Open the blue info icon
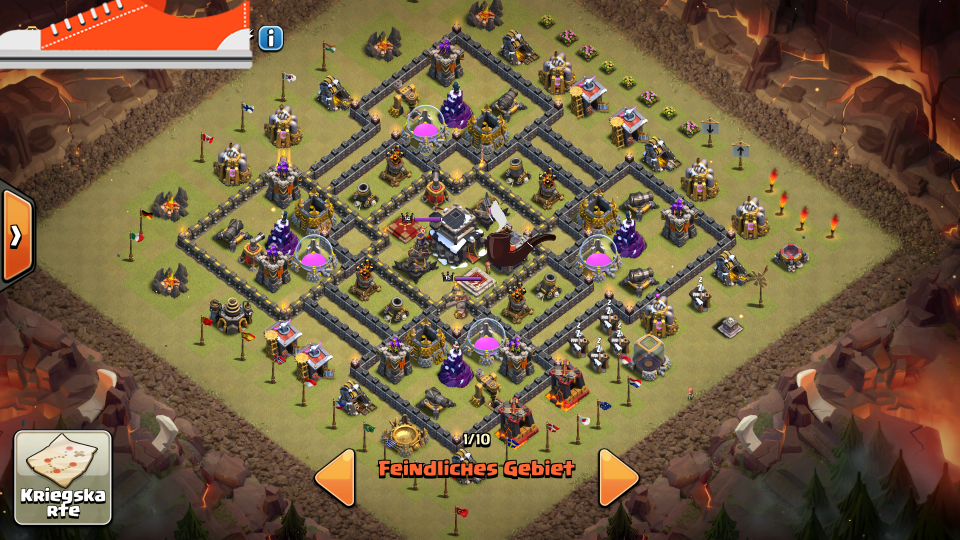 270,39
